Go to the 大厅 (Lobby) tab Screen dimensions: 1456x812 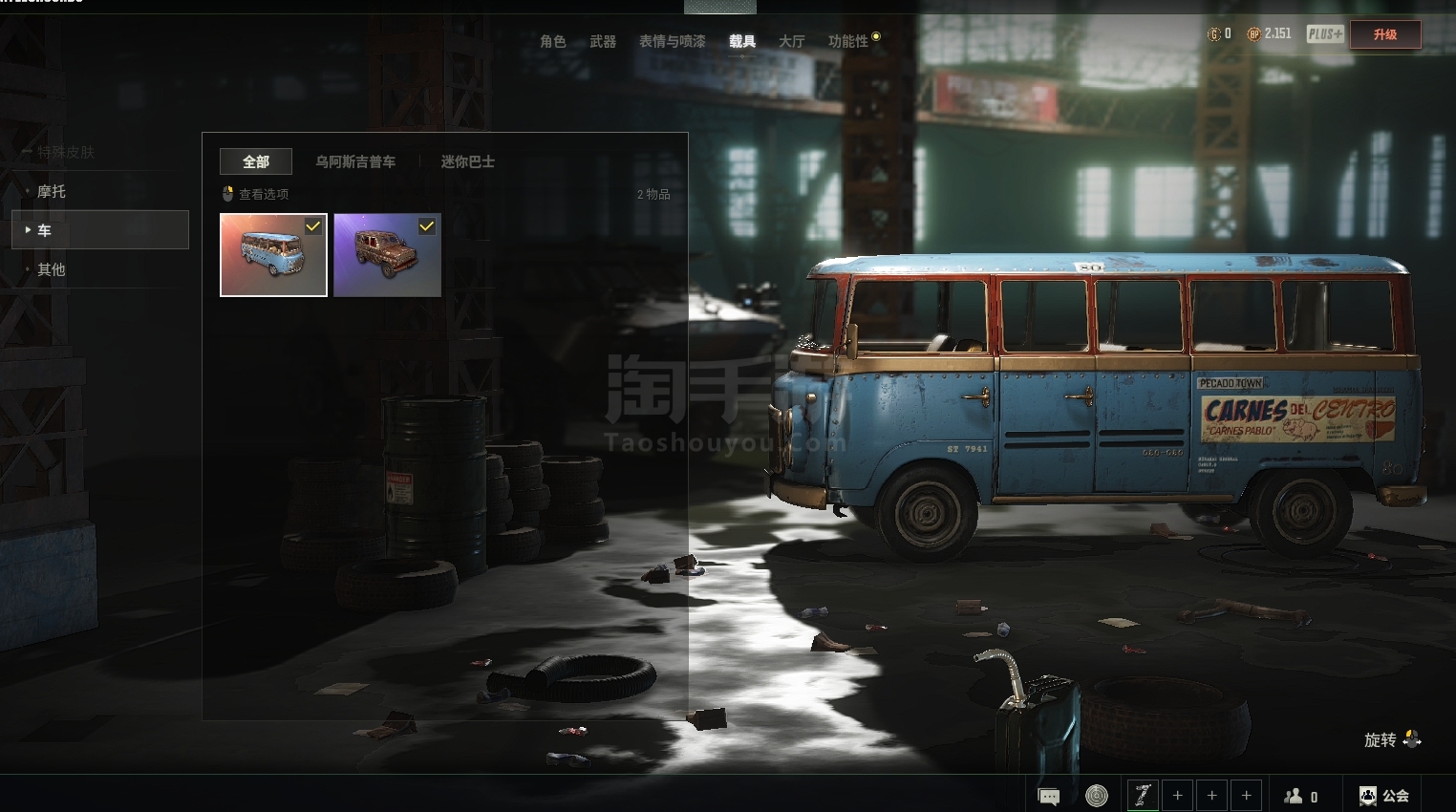point(792,41)
